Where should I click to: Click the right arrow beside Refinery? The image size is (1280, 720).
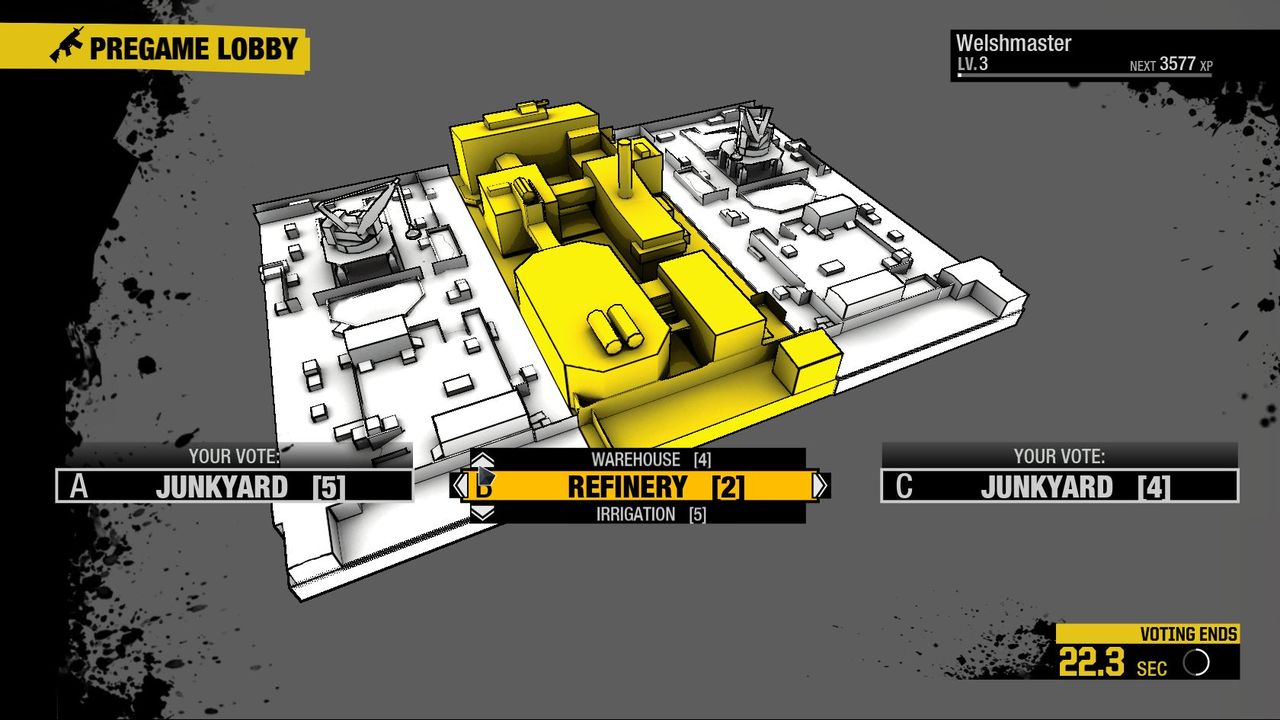click(x=822, y=486)
